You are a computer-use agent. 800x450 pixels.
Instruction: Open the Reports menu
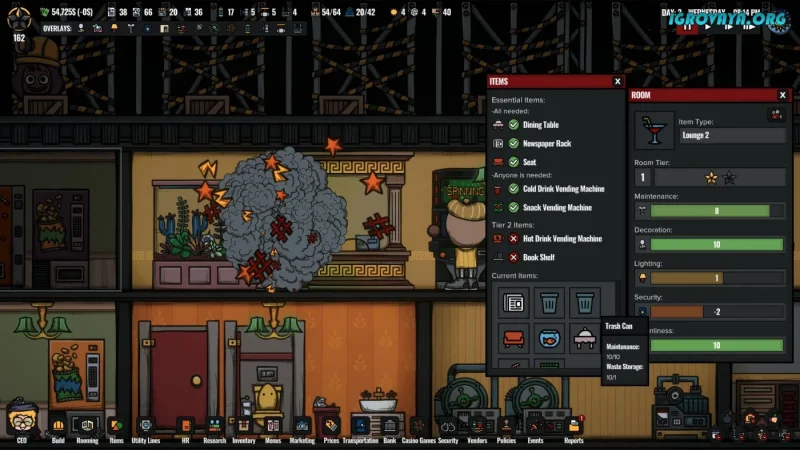click(574, 425)
